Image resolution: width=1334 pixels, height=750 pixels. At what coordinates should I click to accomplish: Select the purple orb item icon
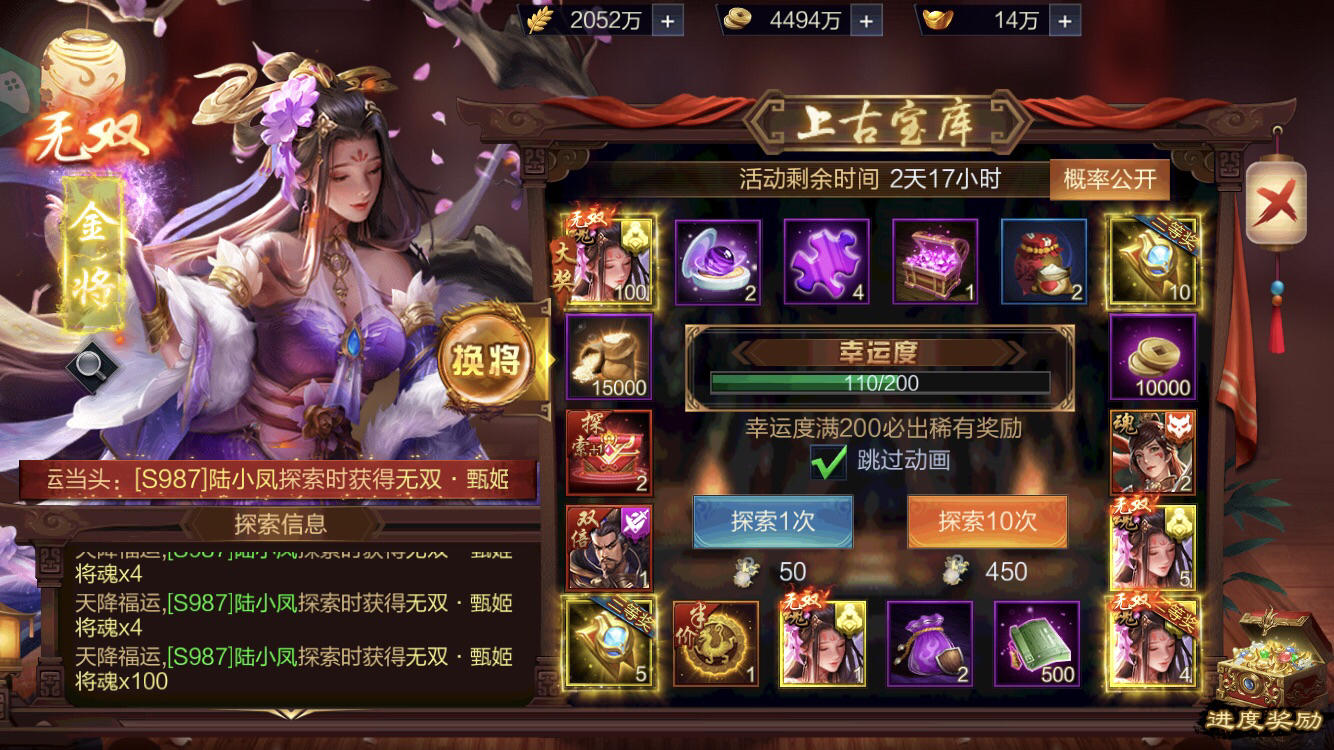(x=718, y=260)
